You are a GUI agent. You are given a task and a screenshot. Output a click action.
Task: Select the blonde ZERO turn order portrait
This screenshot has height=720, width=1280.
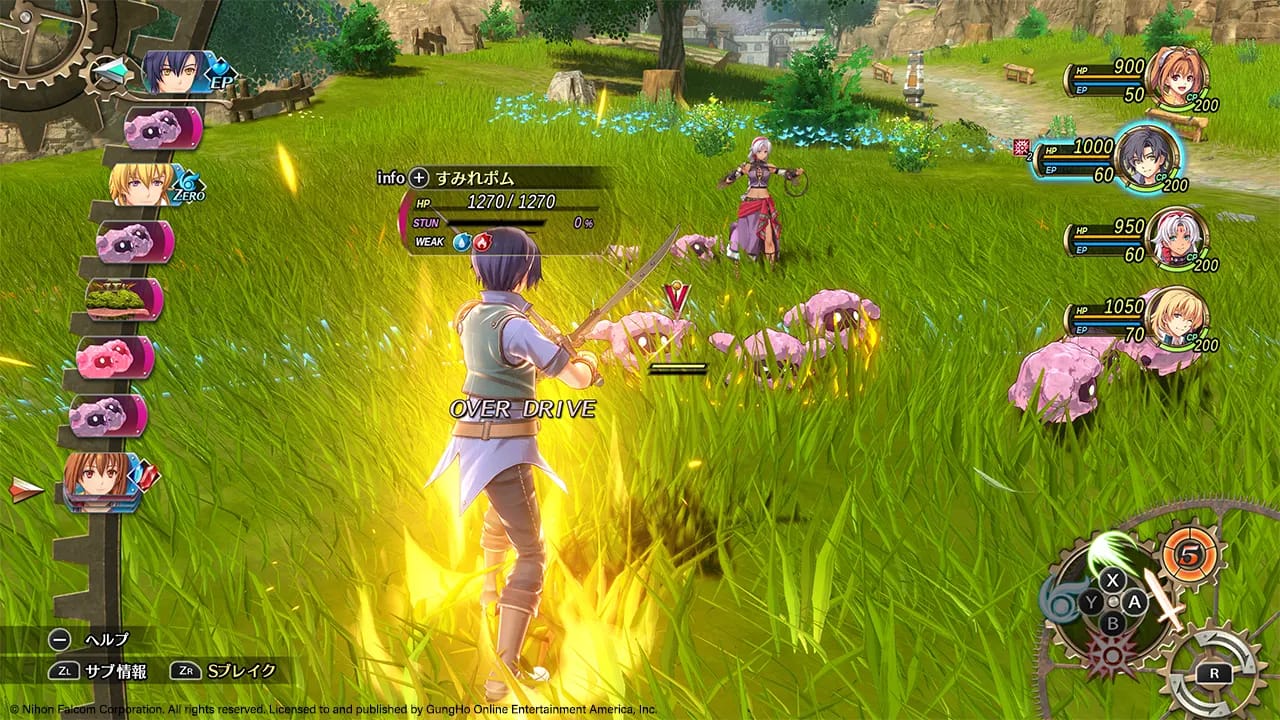[x=142, y=184]
